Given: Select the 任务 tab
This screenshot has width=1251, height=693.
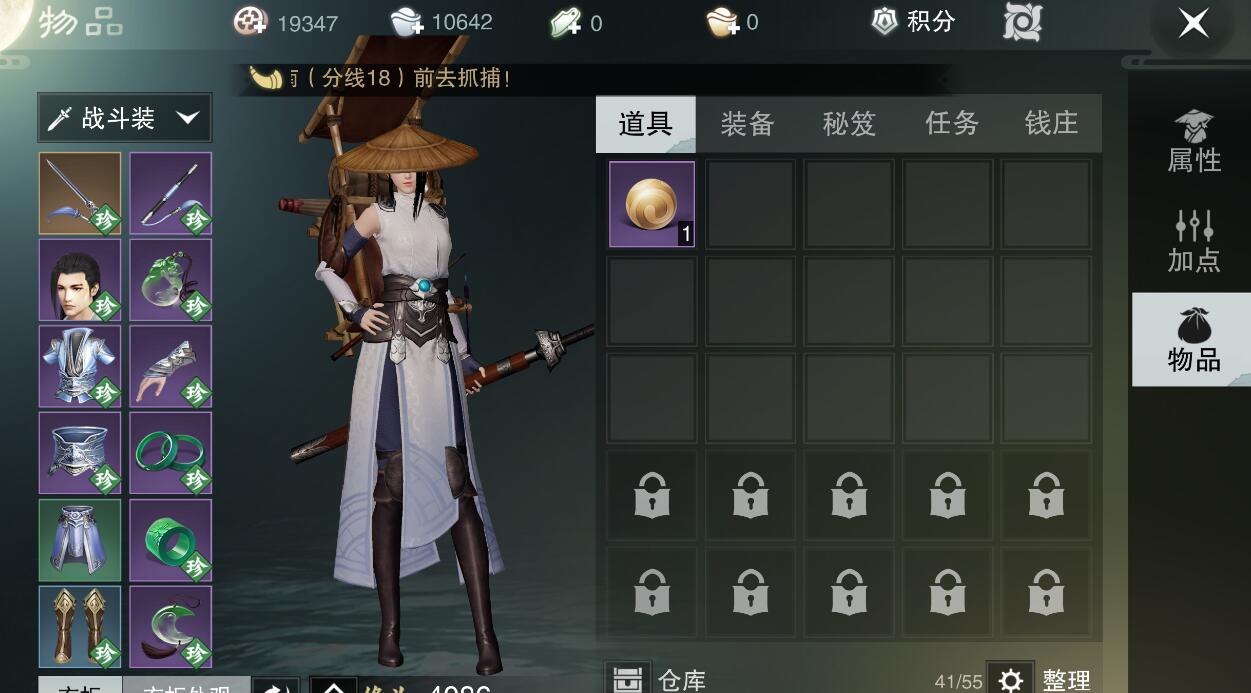Looking at the screenshot, I should [x=951, y=123].
